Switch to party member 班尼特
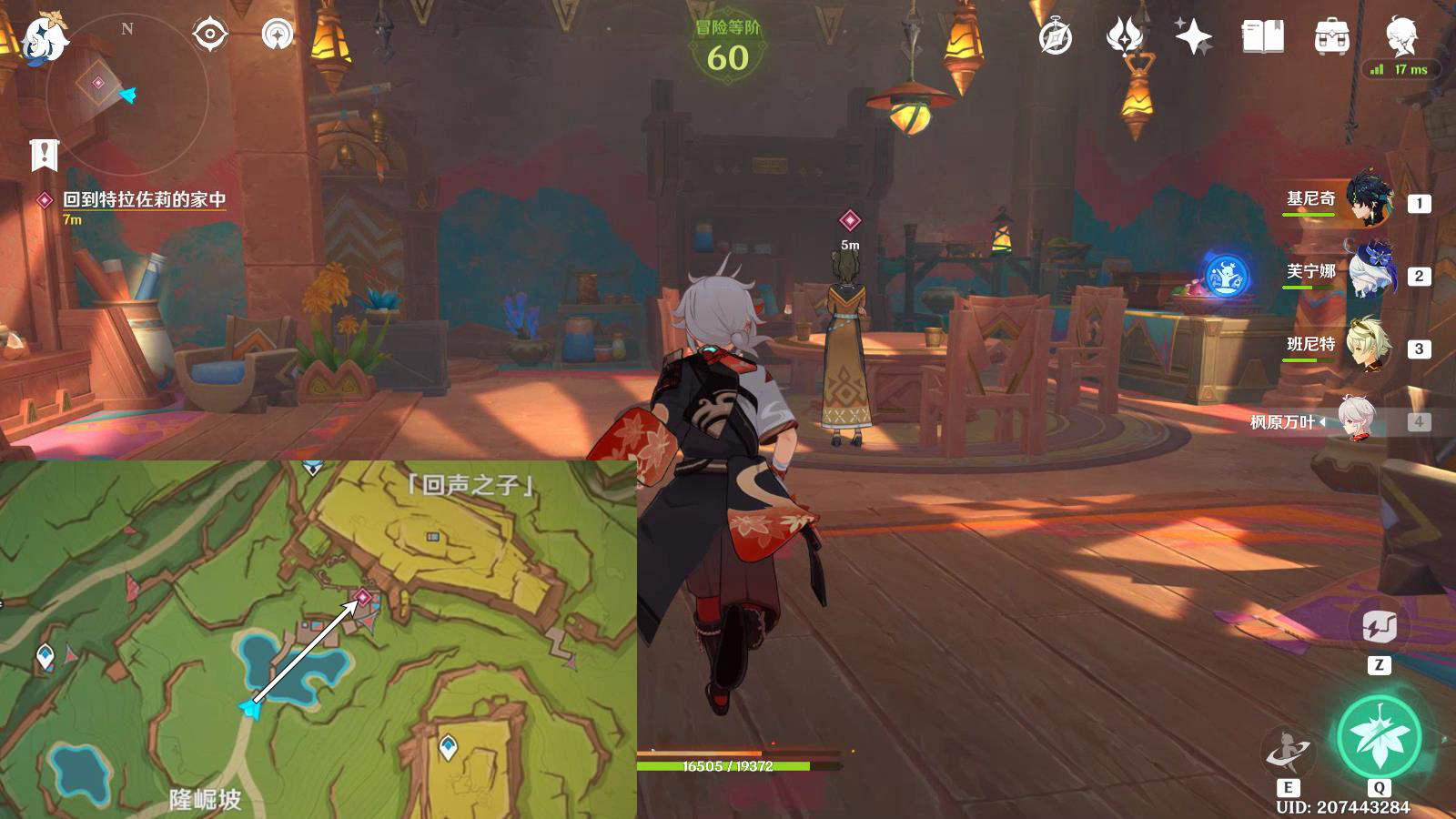Image resolution: width=1456 pixels, height=819 pixels. (x=1367, y=345)
